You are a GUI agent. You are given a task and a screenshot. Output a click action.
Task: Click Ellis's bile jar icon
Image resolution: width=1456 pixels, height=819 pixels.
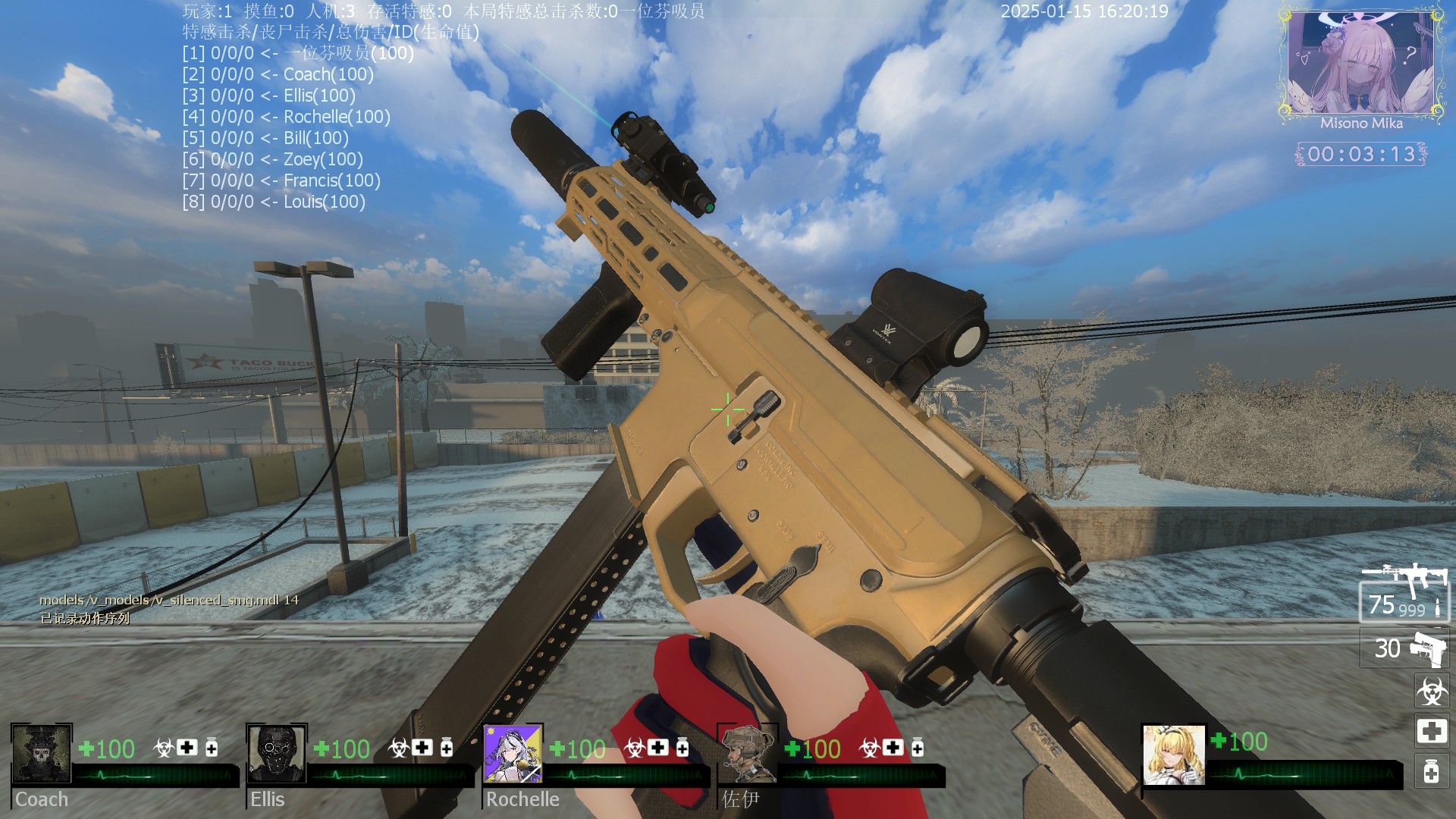(398, 748)
